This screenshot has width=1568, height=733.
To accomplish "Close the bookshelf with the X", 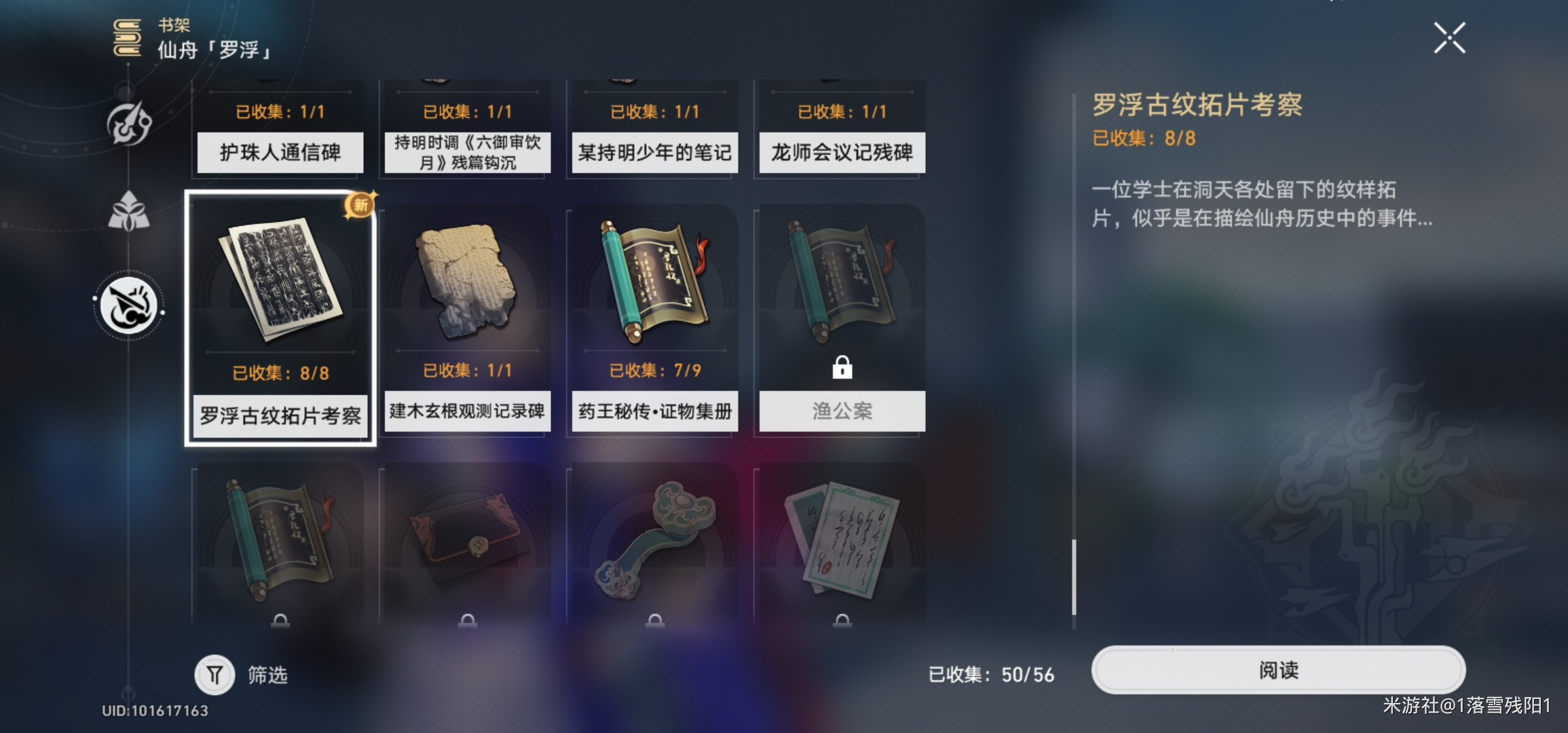I will click(x=1450, y=39).
